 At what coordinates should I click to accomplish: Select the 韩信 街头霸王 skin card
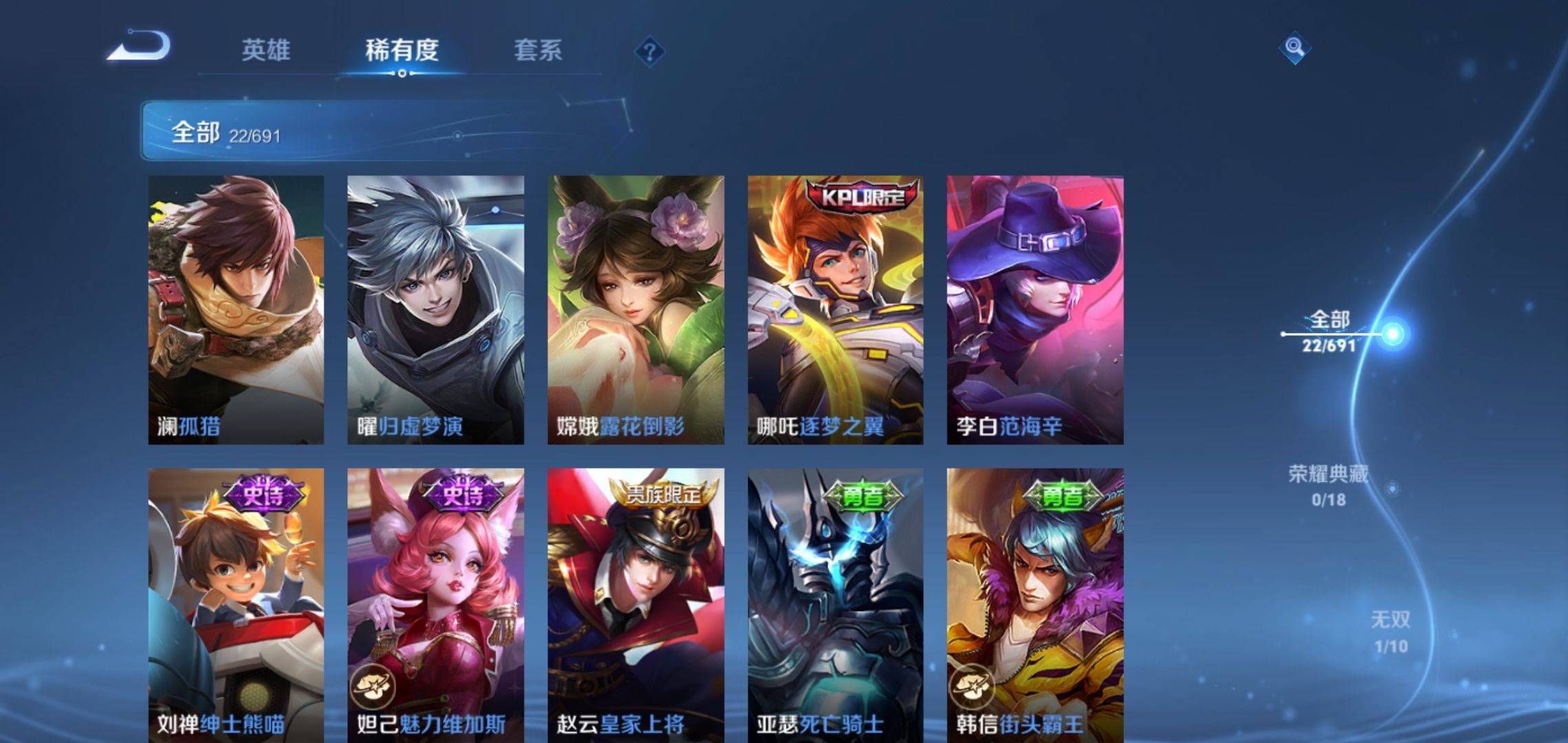[x=1035, y=605]
